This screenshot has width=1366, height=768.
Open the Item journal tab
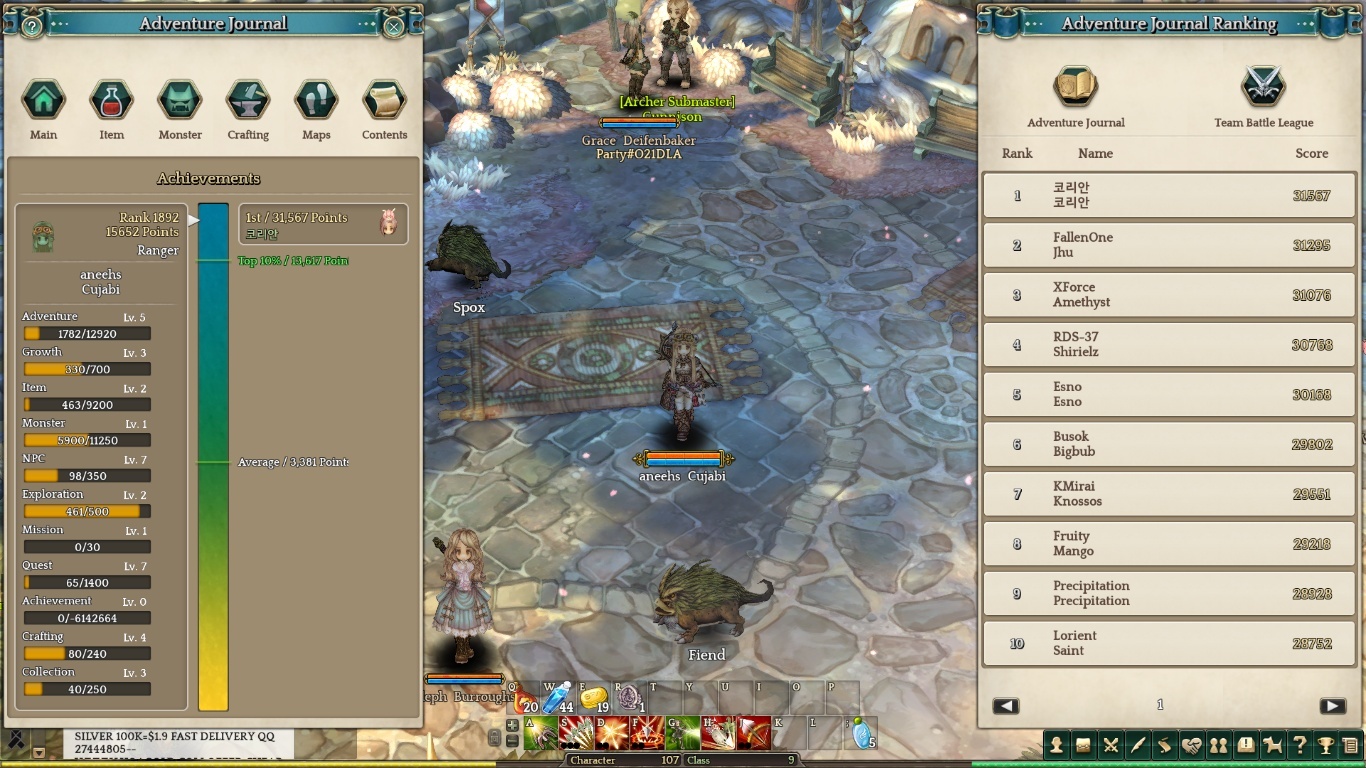pos(111,100)
